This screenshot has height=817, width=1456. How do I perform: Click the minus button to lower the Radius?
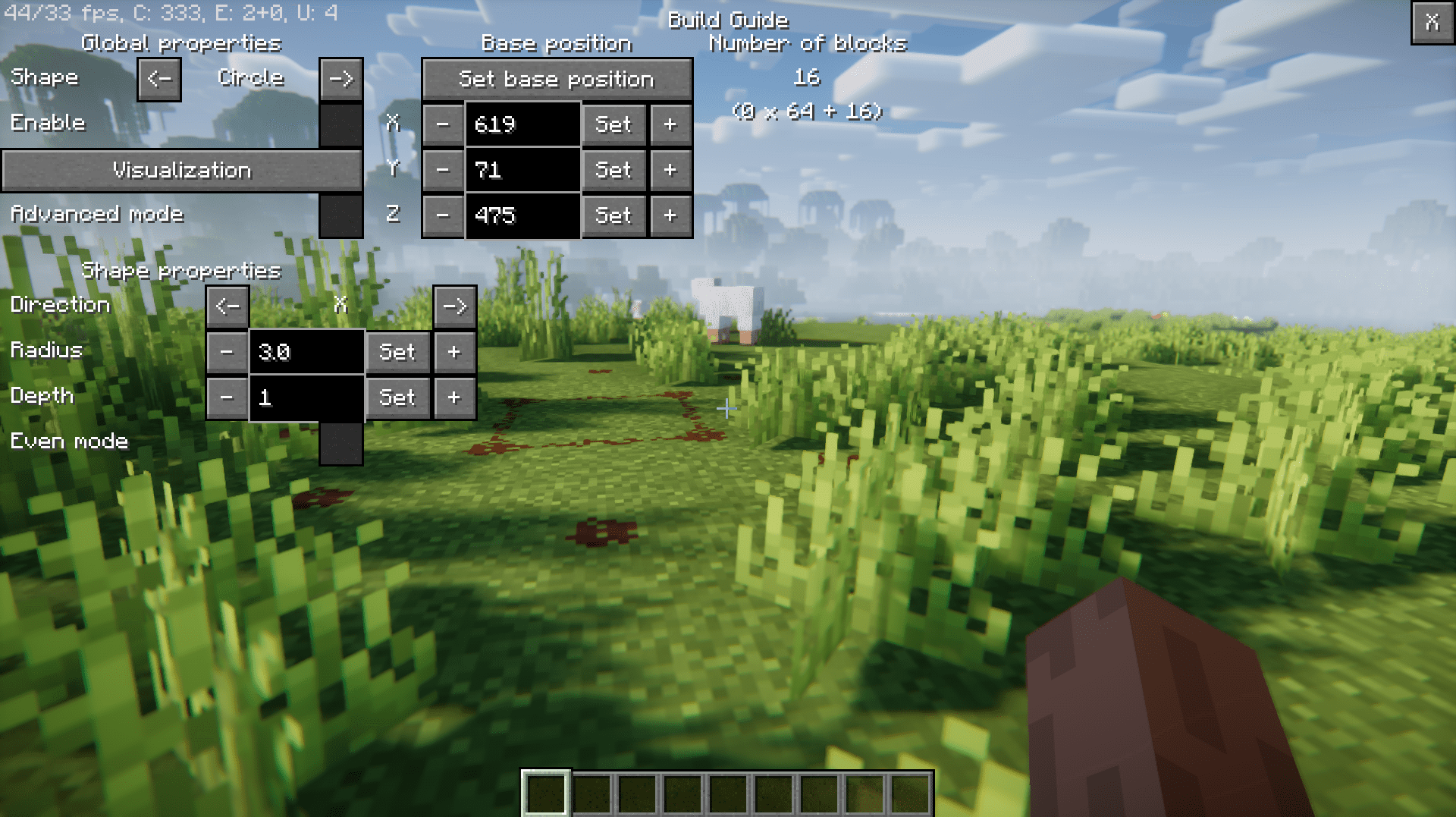click(226, 351)
